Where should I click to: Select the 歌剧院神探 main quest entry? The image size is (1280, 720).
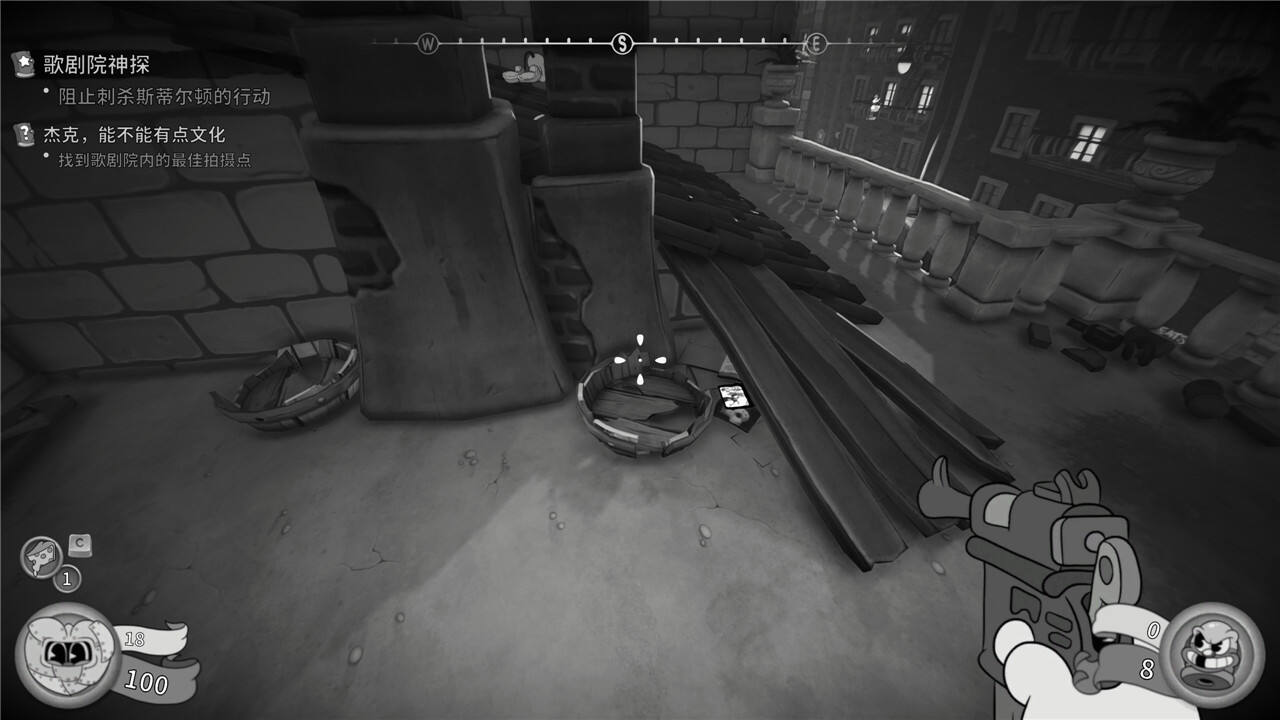click(96, 65)
